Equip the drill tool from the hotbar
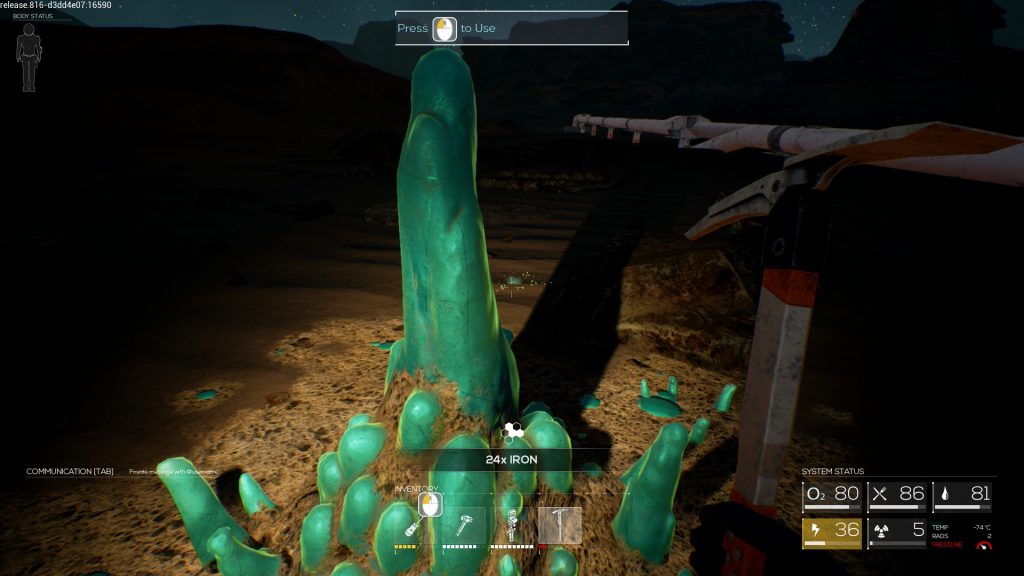Image resolution: width=1024 pixels, height=576 pixels. click(511, 524)
